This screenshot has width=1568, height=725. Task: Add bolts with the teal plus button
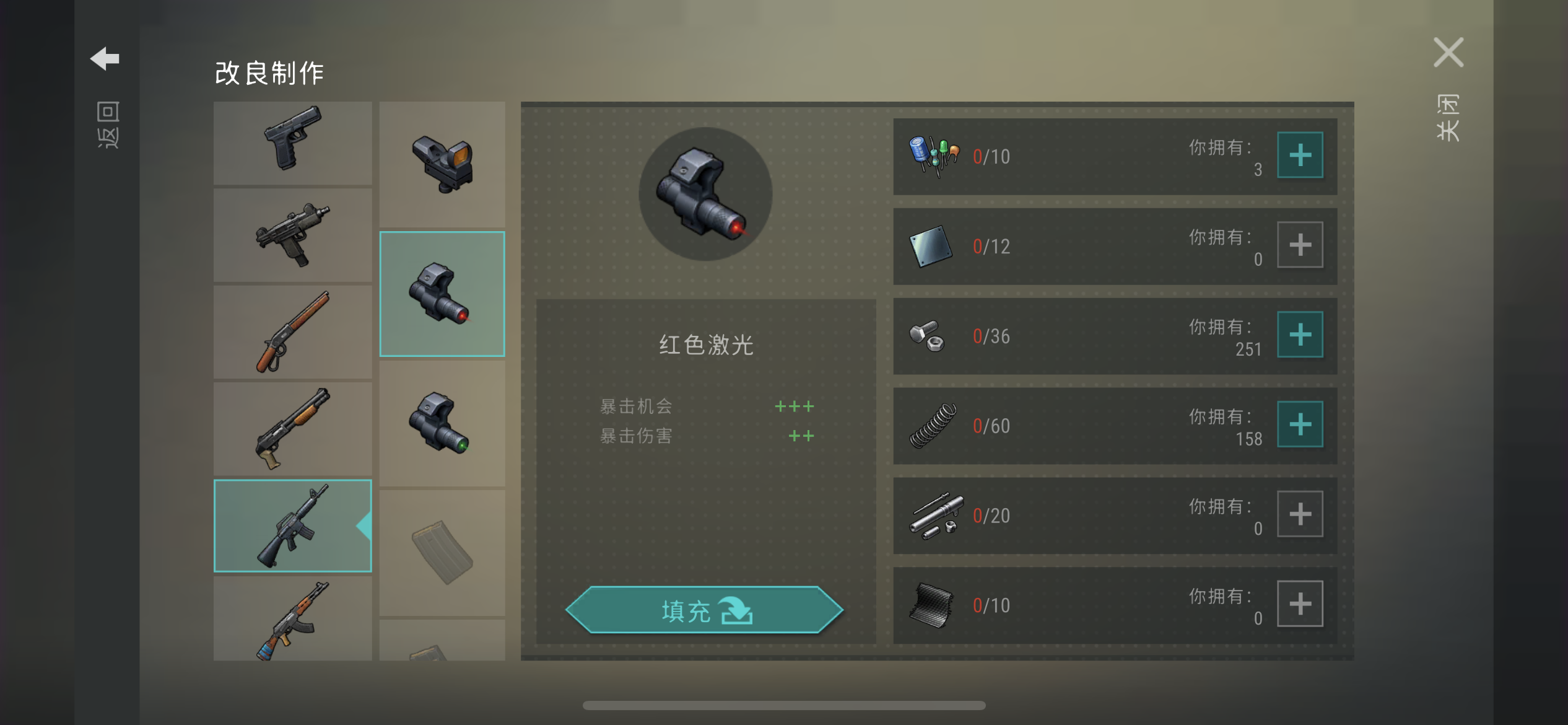point(1299,335)
